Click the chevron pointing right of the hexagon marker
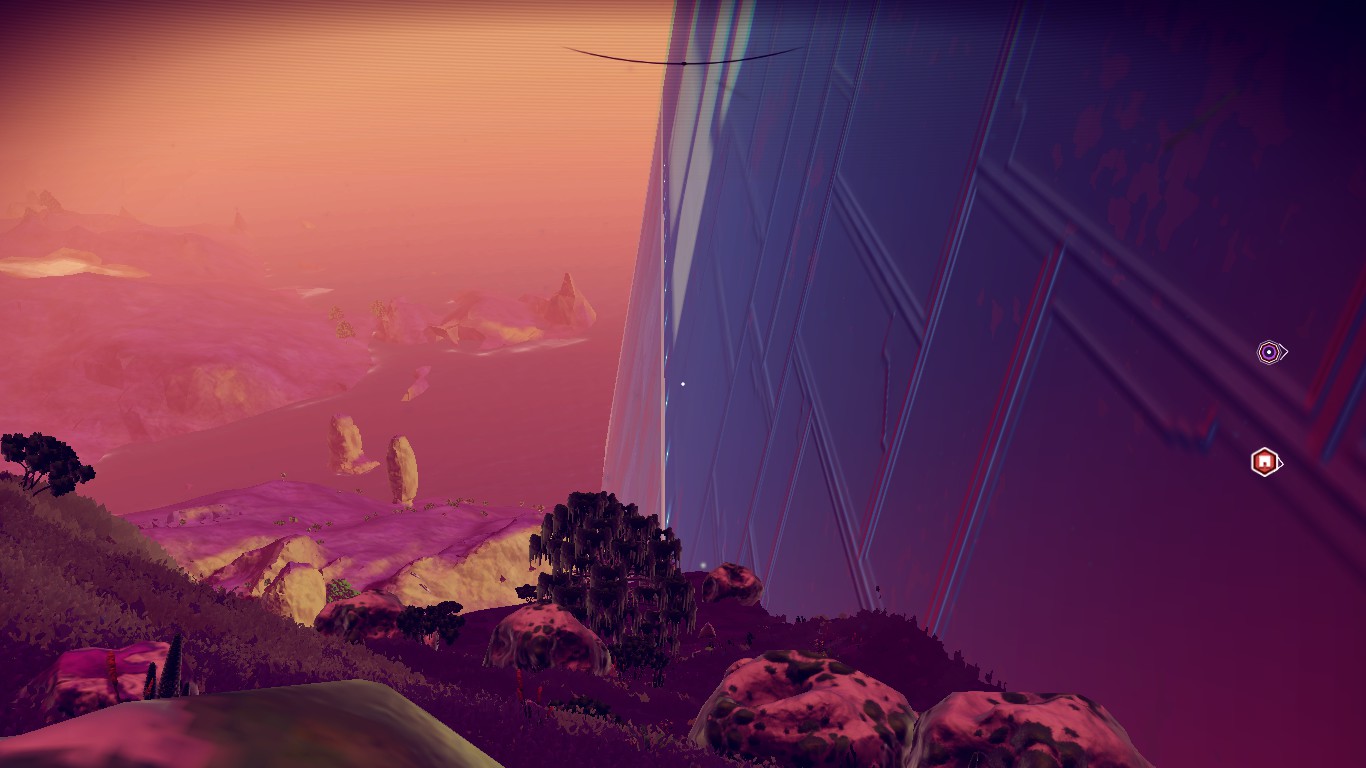Screen dimensions: 1366x768 1280,462
